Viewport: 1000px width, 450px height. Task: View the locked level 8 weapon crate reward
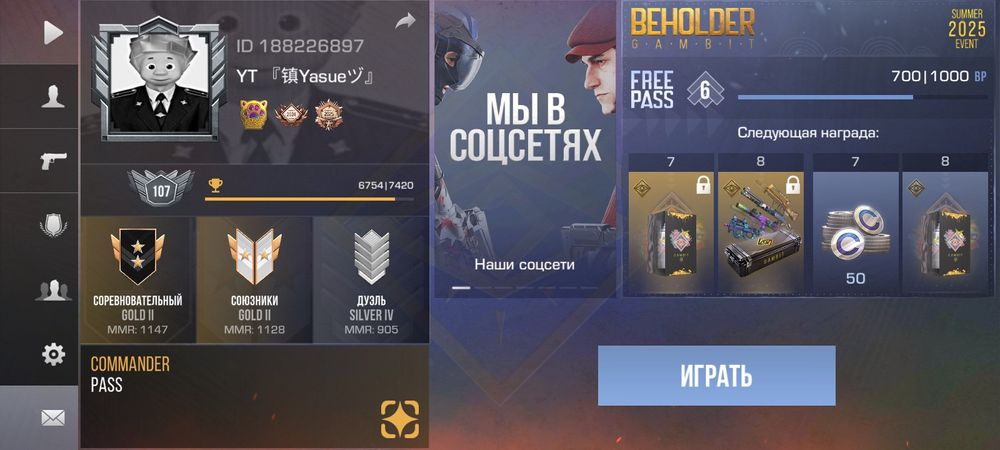coord(761,225)
